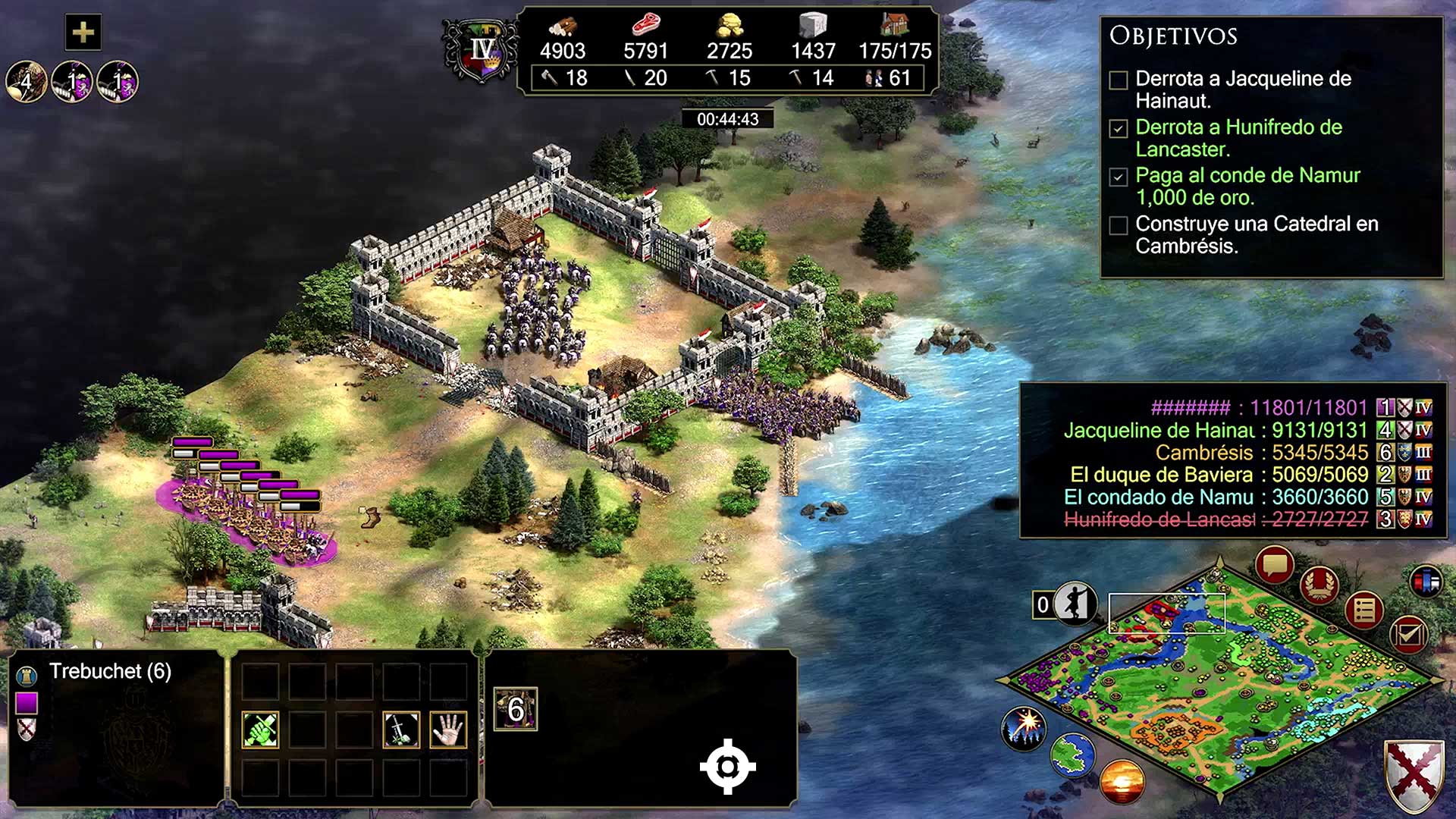Click the three colored ribbons icon

tap(1426, 582)
